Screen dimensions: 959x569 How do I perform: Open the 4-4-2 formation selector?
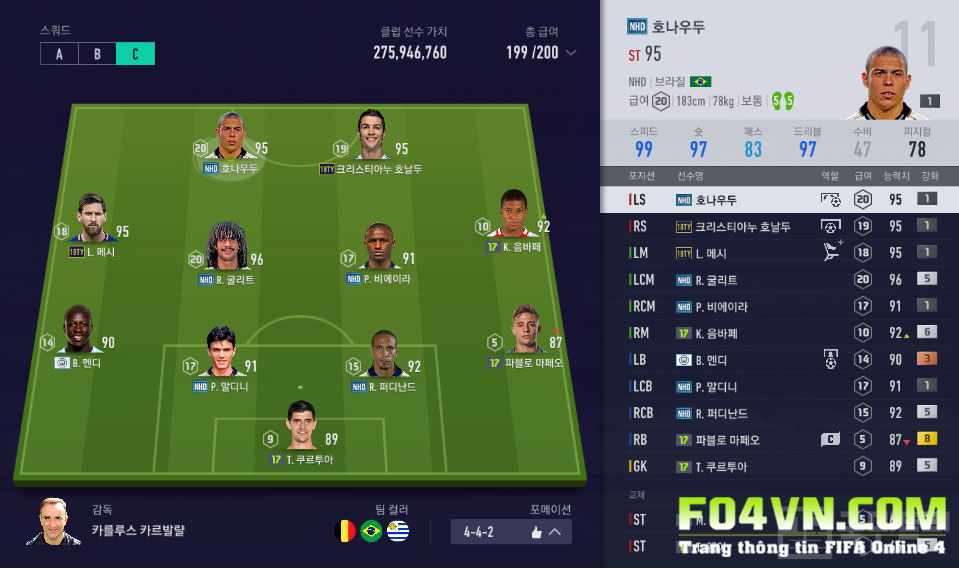511,532
